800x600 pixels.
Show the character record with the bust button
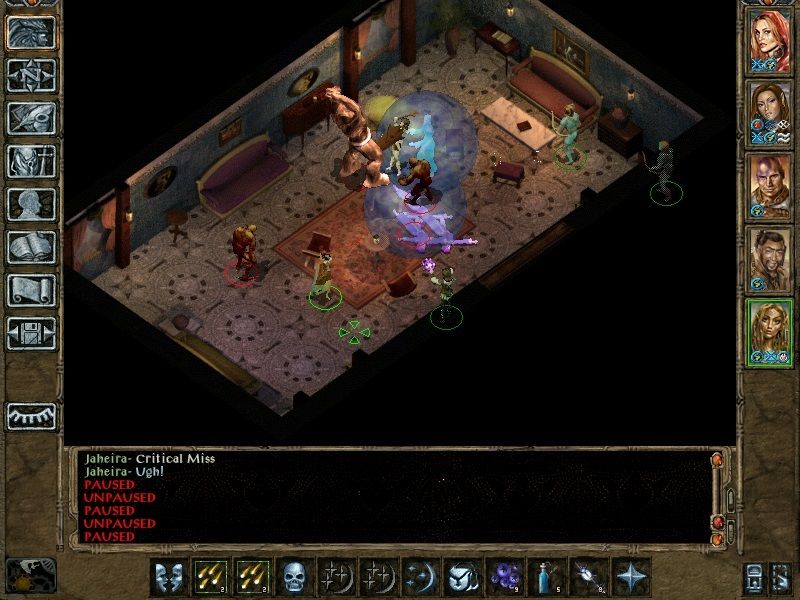pyautogui.click(x=31, y=204)
